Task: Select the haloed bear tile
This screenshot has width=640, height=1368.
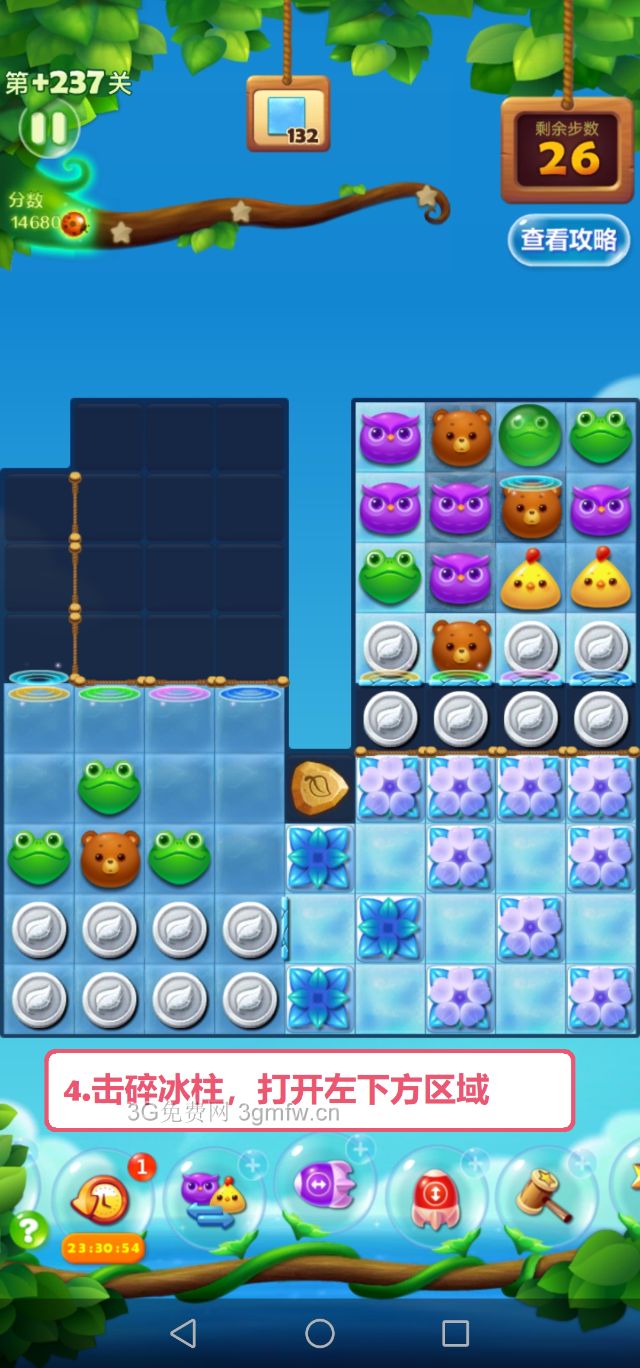Action: point(530,507)
